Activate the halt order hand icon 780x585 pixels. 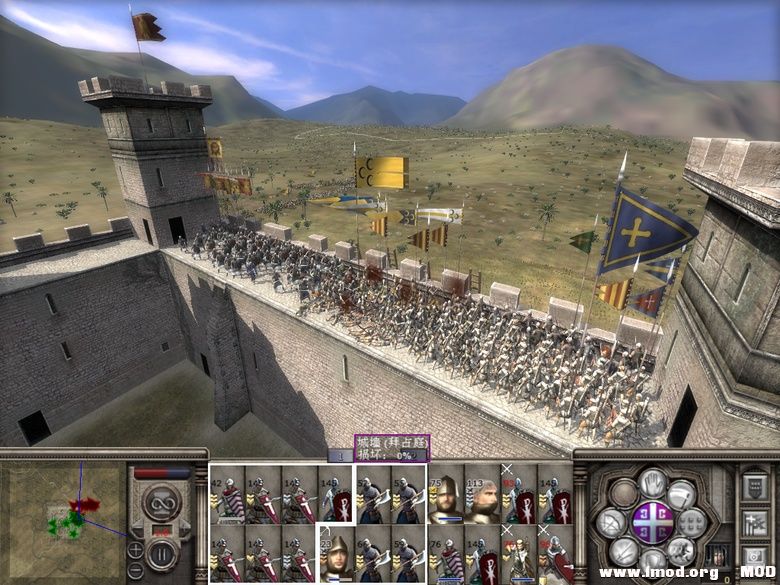point(653,483)
